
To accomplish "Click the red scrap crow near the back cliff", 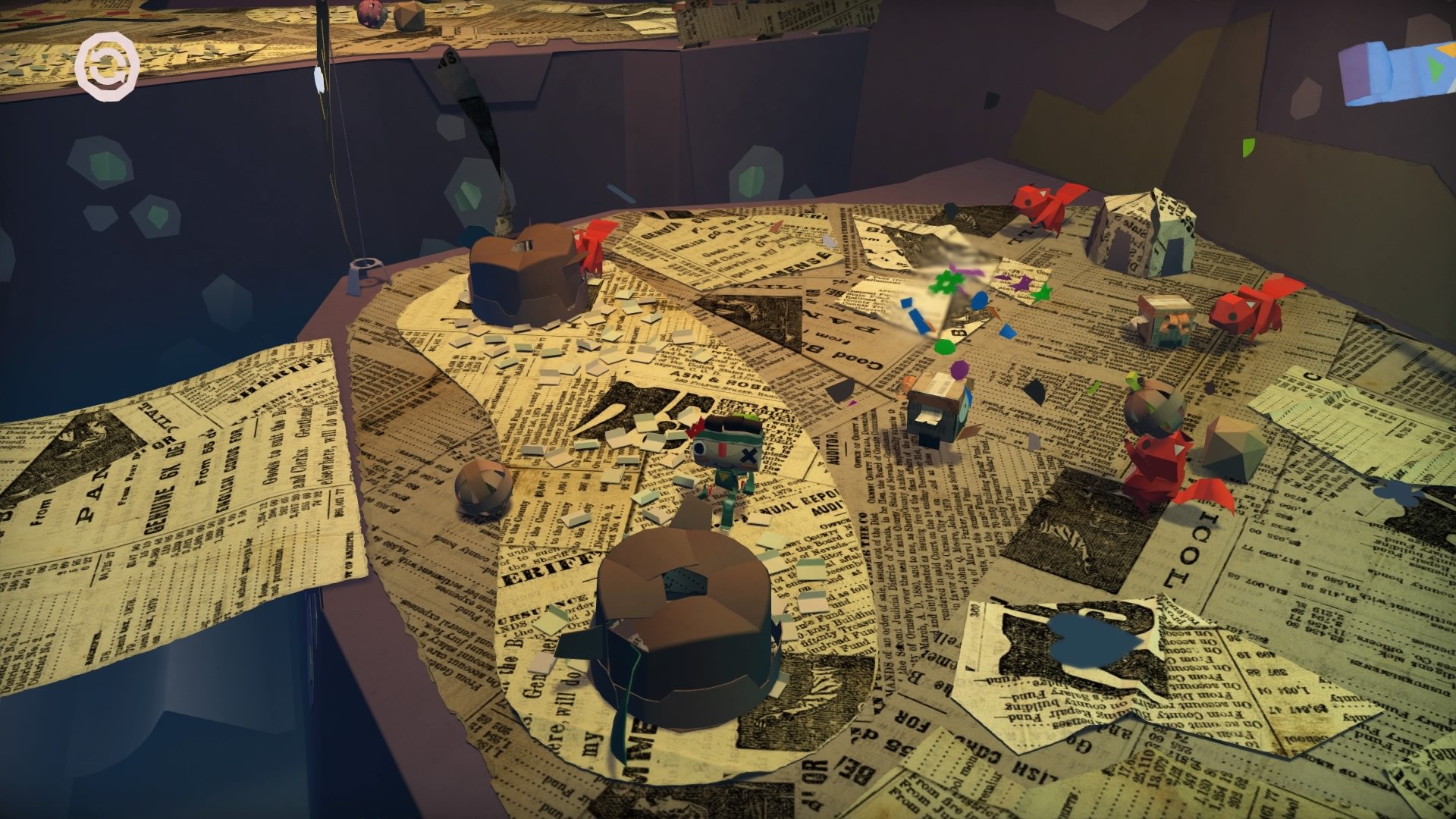I will [1039, 205].
